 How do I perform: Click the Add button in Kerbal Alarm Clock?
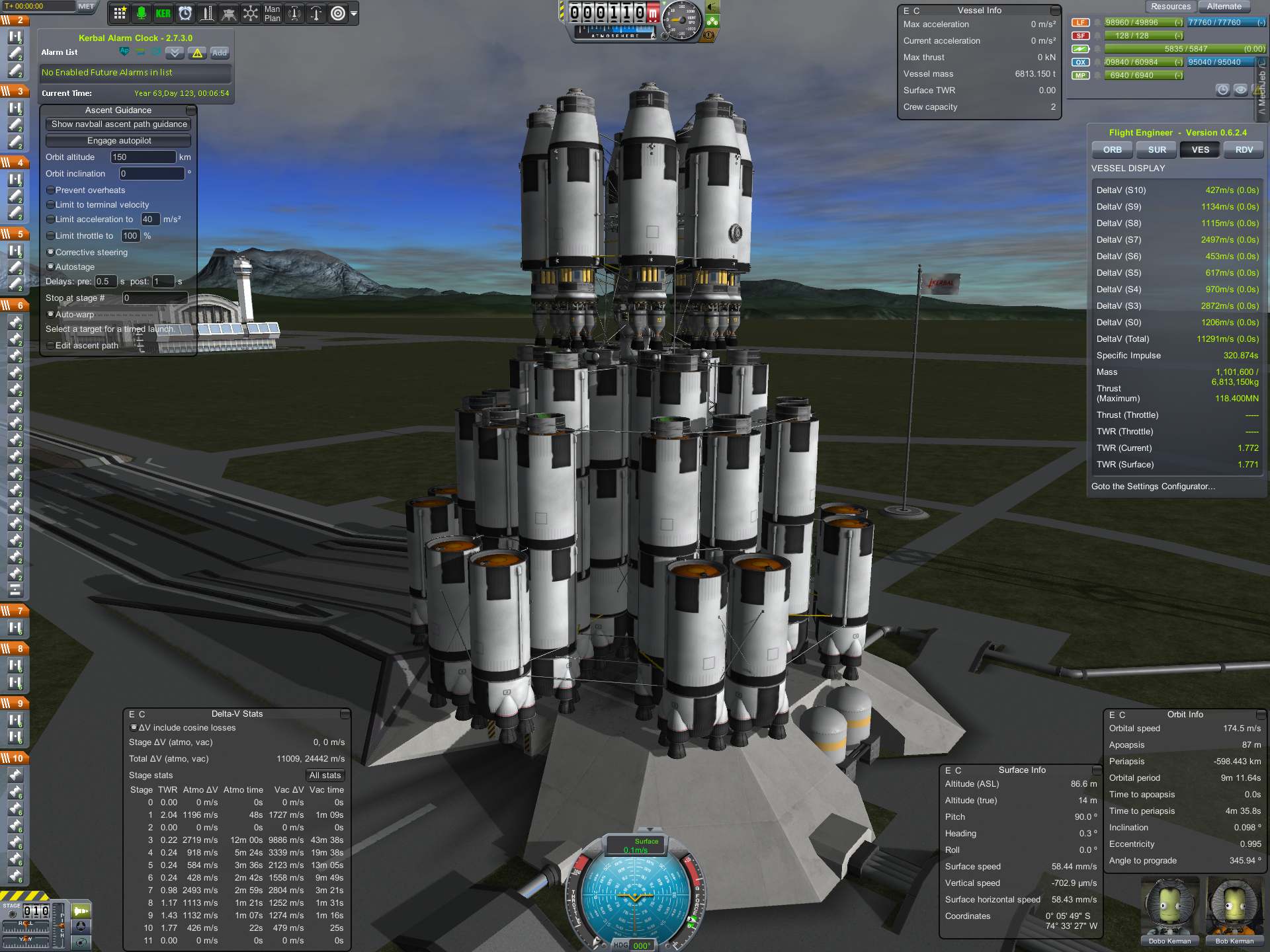(x=220, y=53)
